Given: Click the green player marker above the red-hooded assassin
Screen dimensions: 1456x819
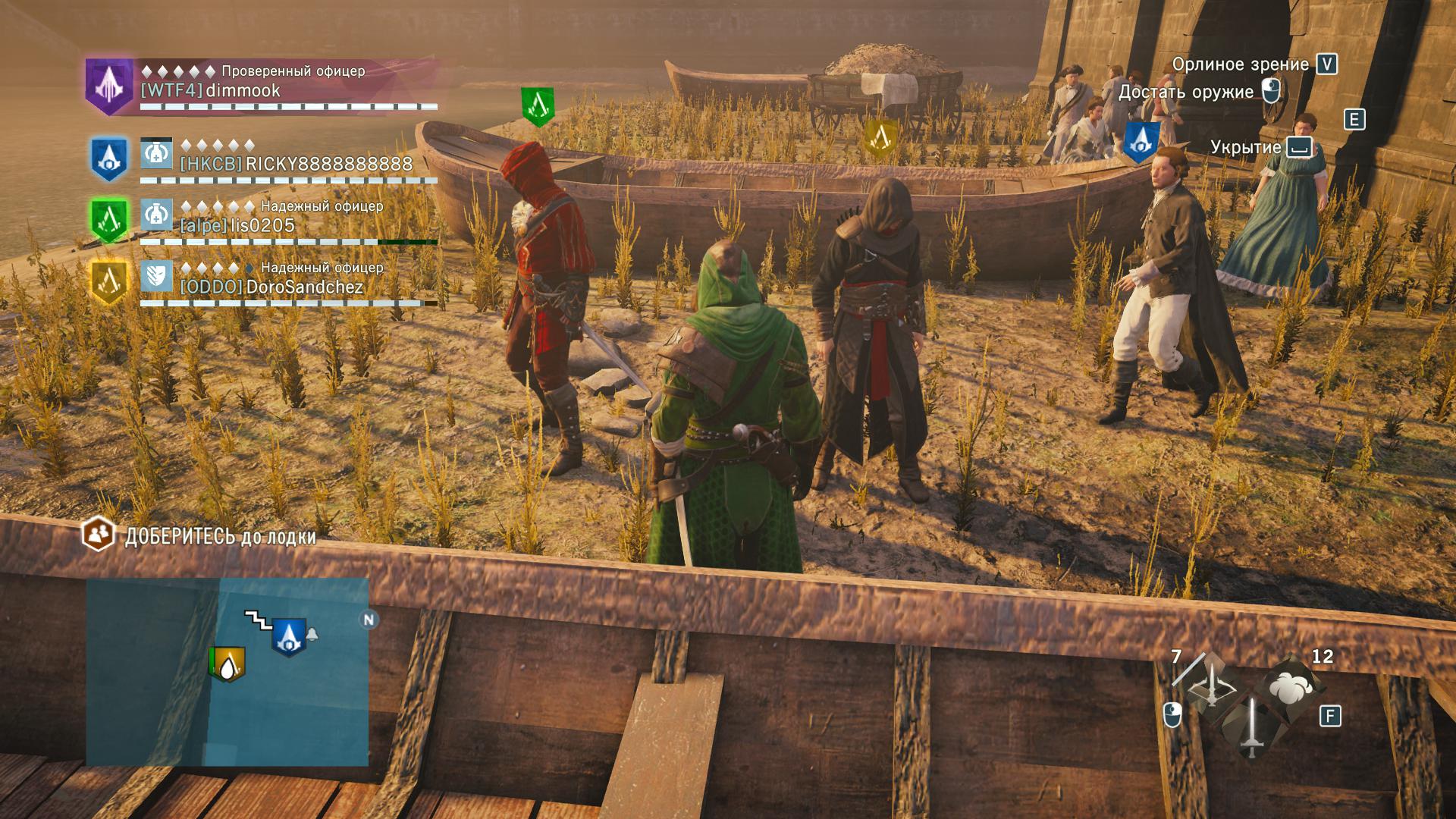Looking at the screenshot, I should tap(537, 106).
